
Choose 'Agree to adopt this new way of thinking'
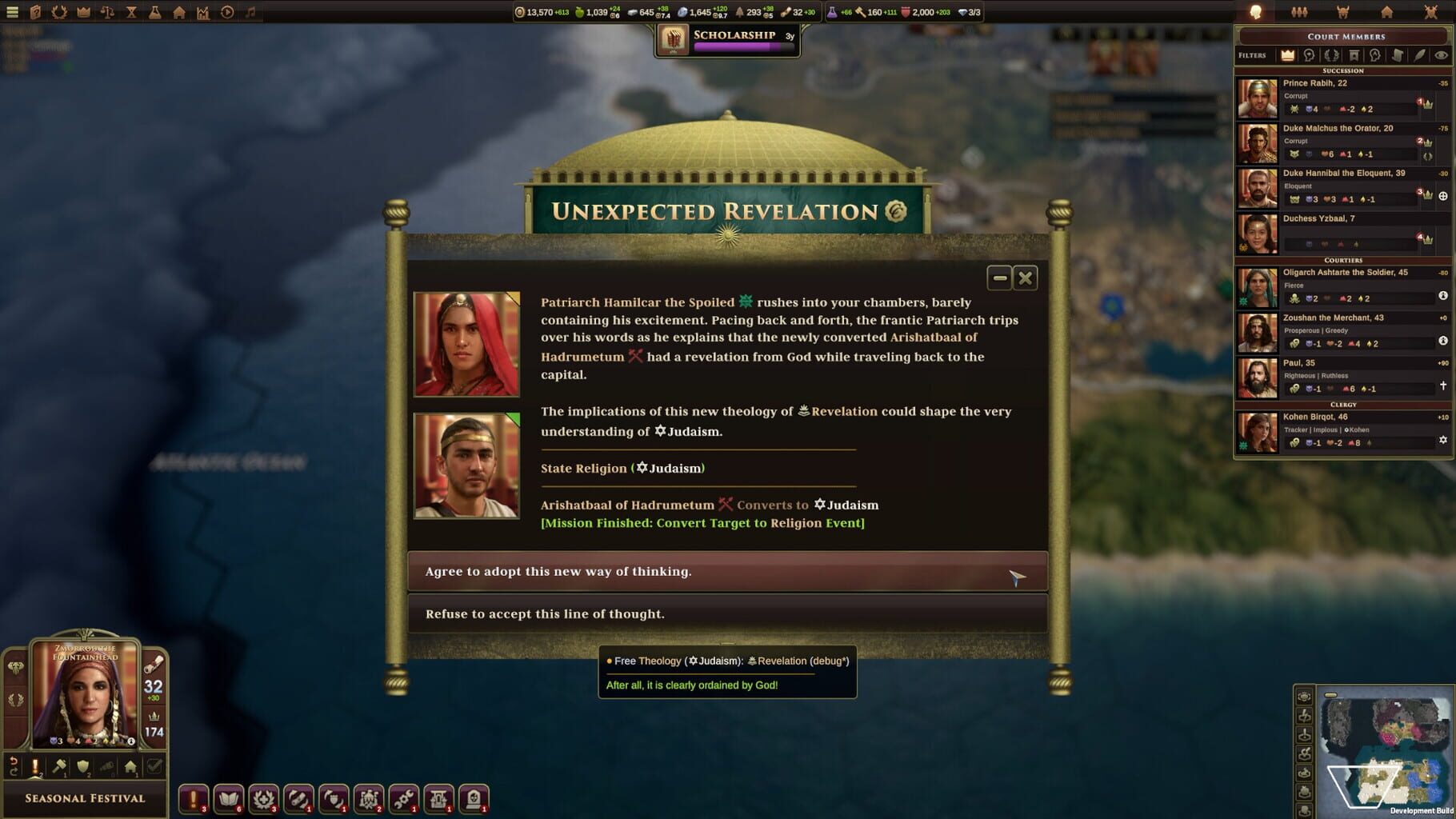(728, 571)
